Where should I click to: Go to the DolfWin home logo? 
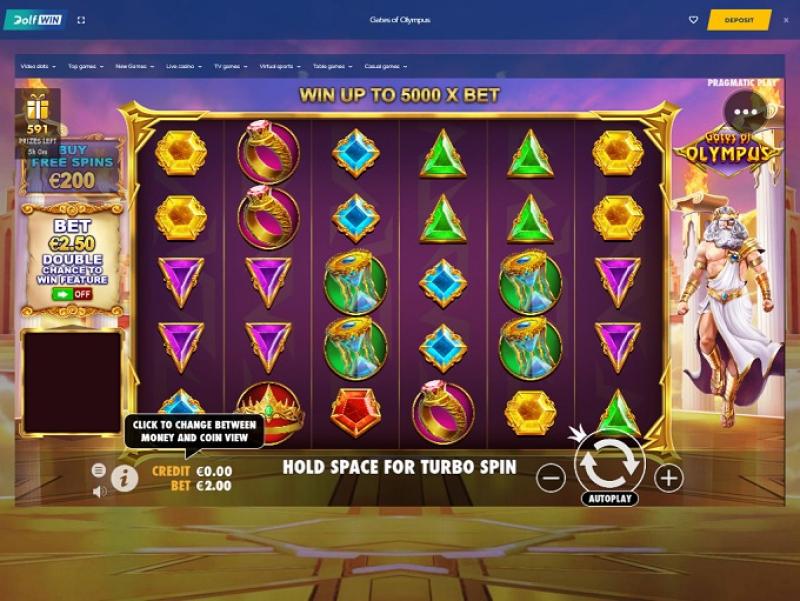point(35,20)
